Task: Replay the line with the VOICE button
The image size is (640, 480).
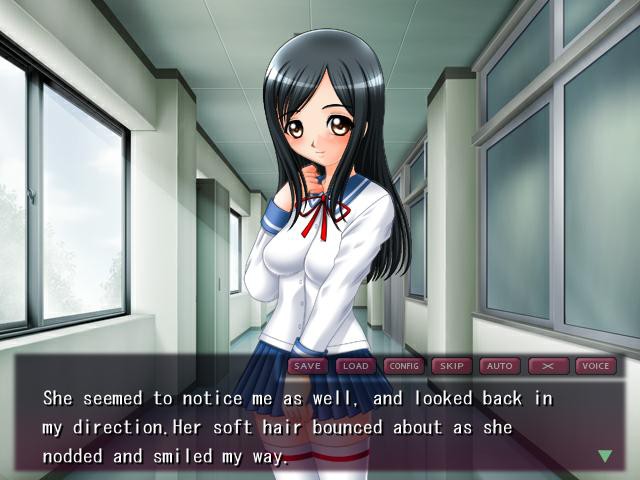Action: [595, 366]
